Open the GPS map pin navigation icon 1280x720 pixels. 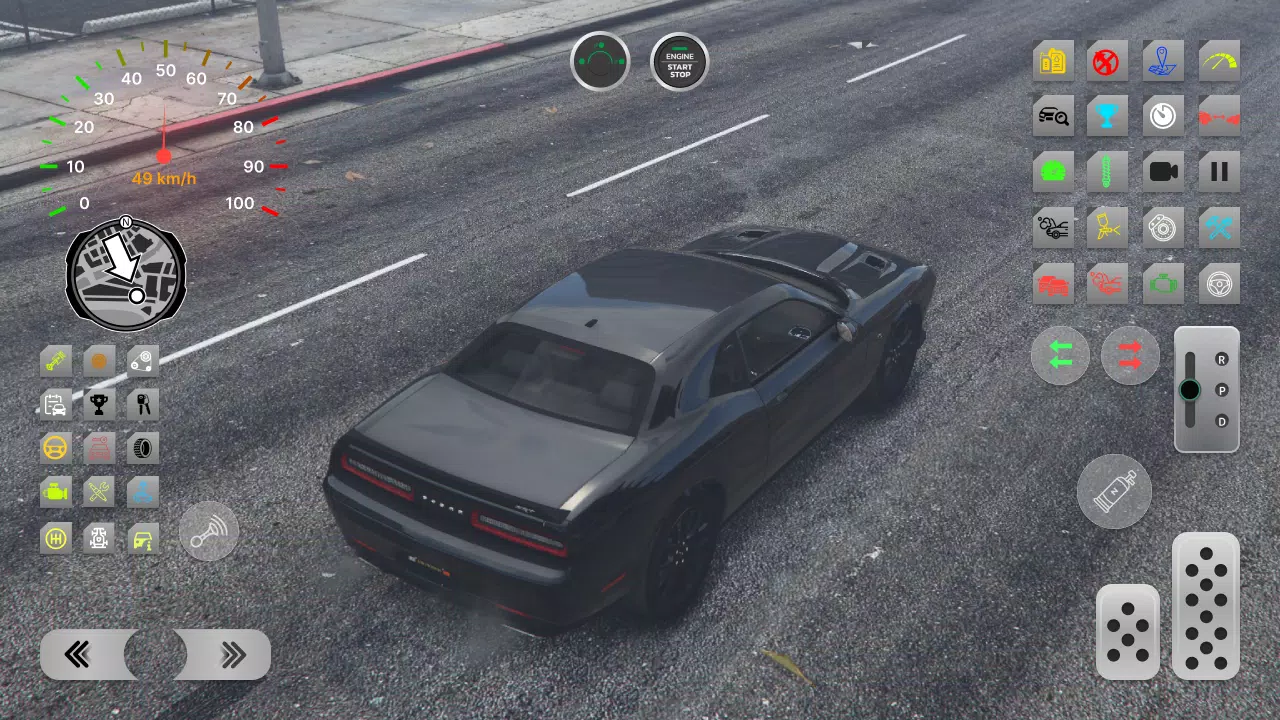click(1163, 60)
